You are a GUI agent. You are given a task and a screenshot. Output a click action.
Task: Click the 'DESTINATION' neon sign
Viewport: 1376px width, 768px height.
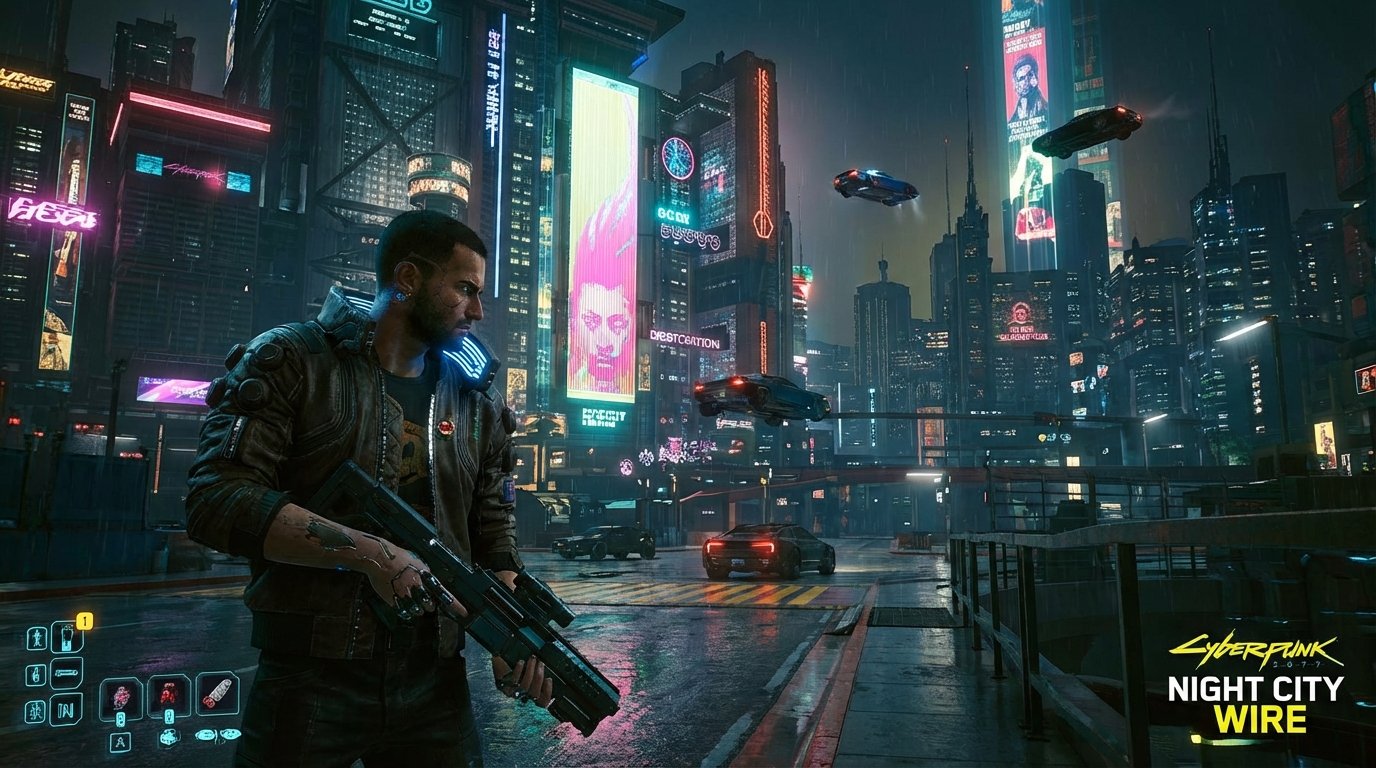point(685,340)
